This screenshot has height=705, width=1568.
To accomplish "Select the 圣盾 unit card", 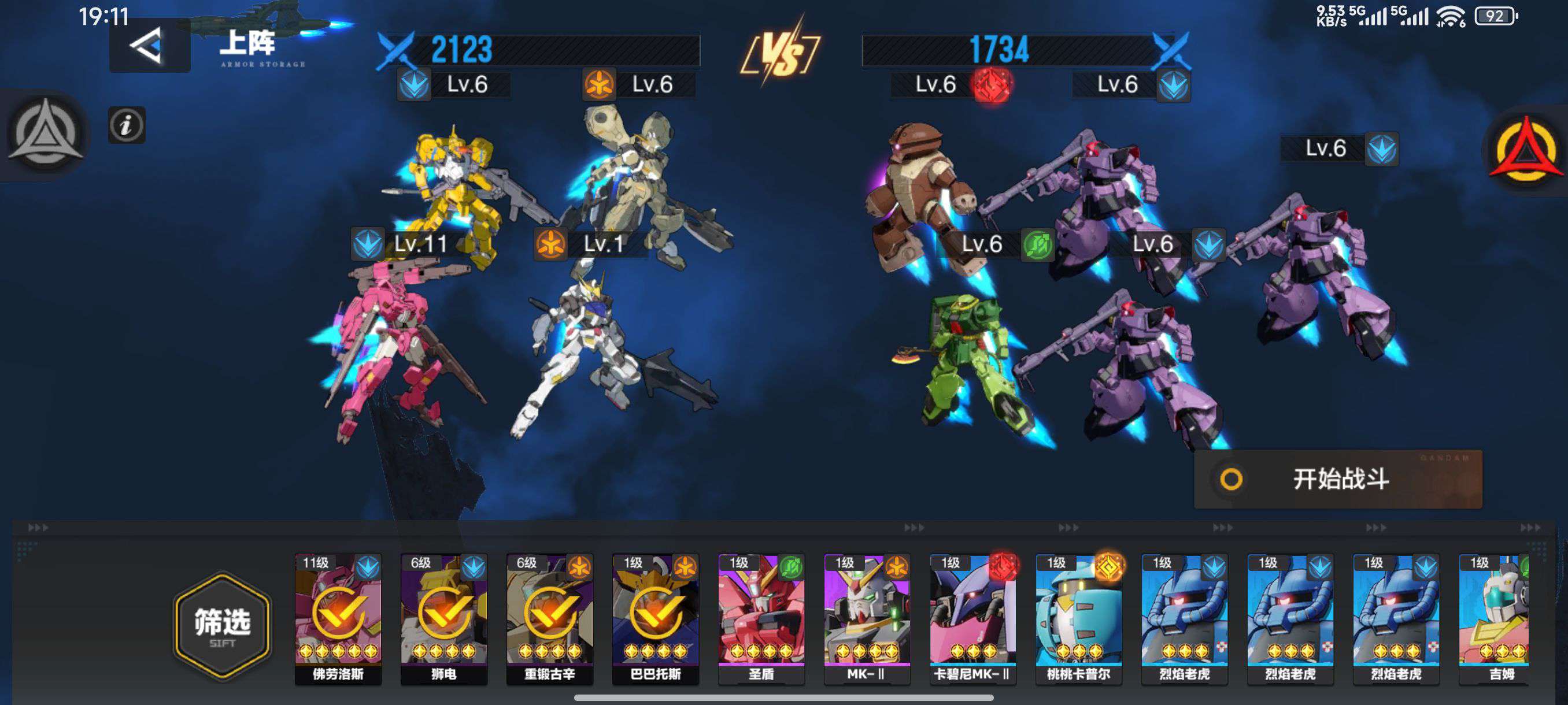I will point(761,618).
